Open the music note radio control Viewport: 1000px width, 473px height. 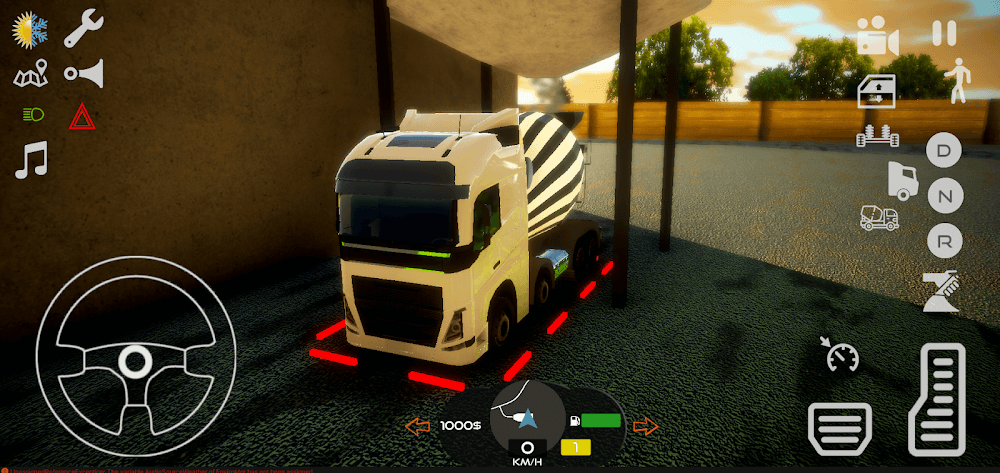(31, 160)
